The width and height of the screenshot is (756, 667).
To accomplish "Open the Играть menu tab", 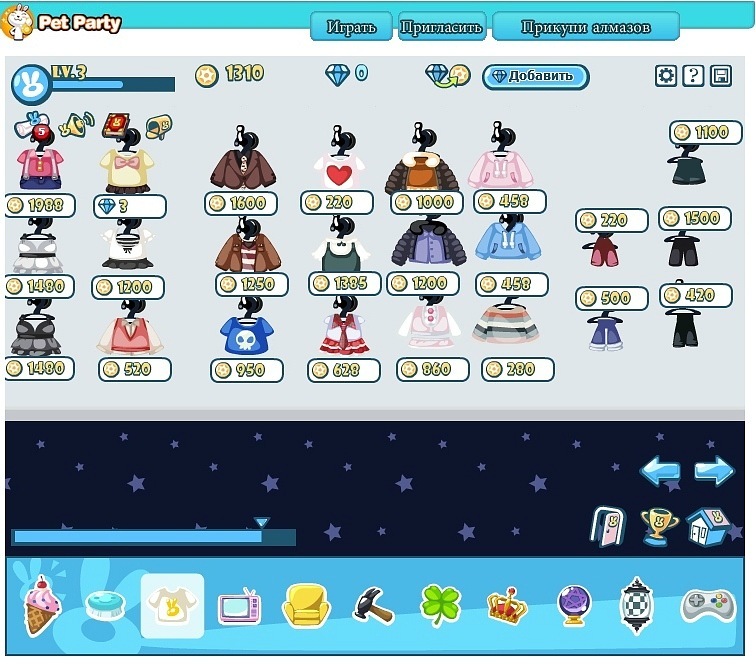I will pyautogui.click(x=351, y=27).
